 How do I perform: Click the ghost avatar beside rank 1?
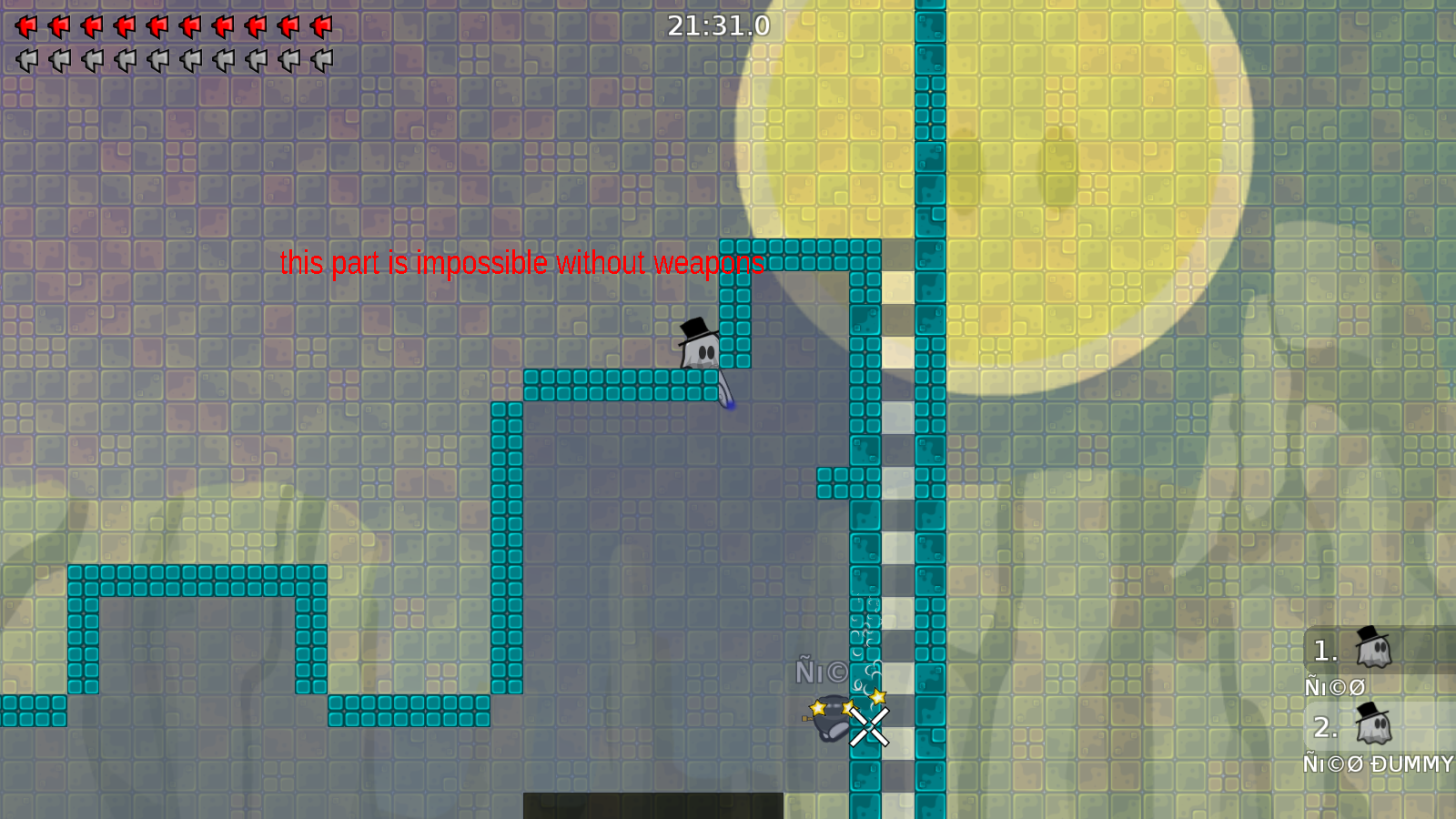click(x=1372, y=651)
